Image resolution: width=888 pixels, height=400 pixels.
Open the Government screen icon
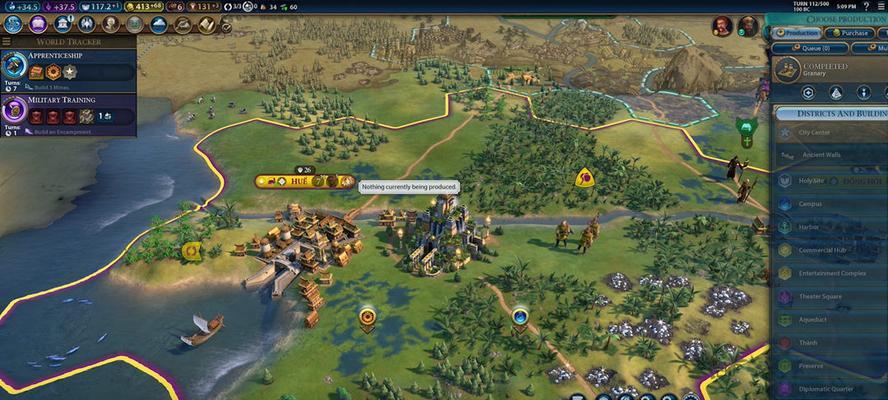click(x=63, y=24)
